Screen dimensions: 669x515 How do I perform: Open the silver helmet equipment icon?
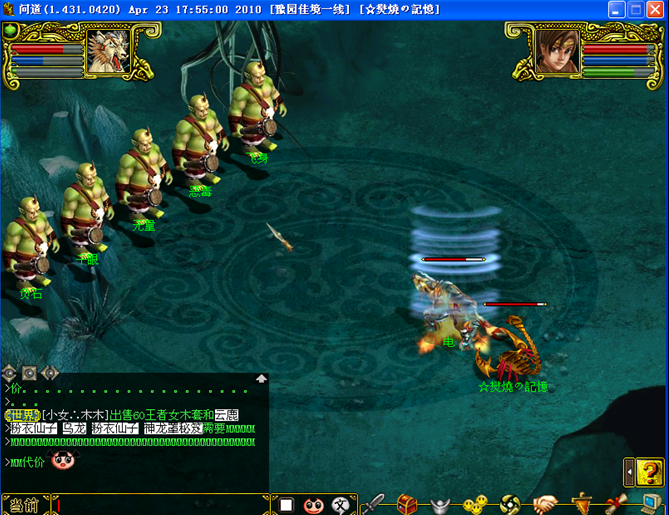[x=440, y=503]
